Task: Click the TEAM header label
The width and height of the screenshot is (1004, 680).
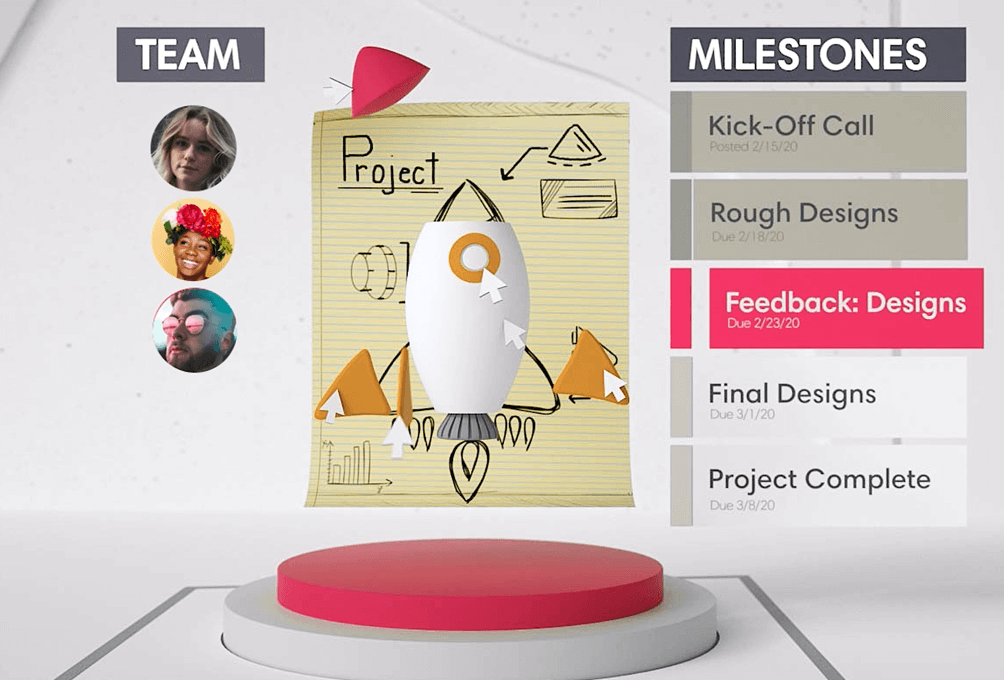Action: (190, 55)
